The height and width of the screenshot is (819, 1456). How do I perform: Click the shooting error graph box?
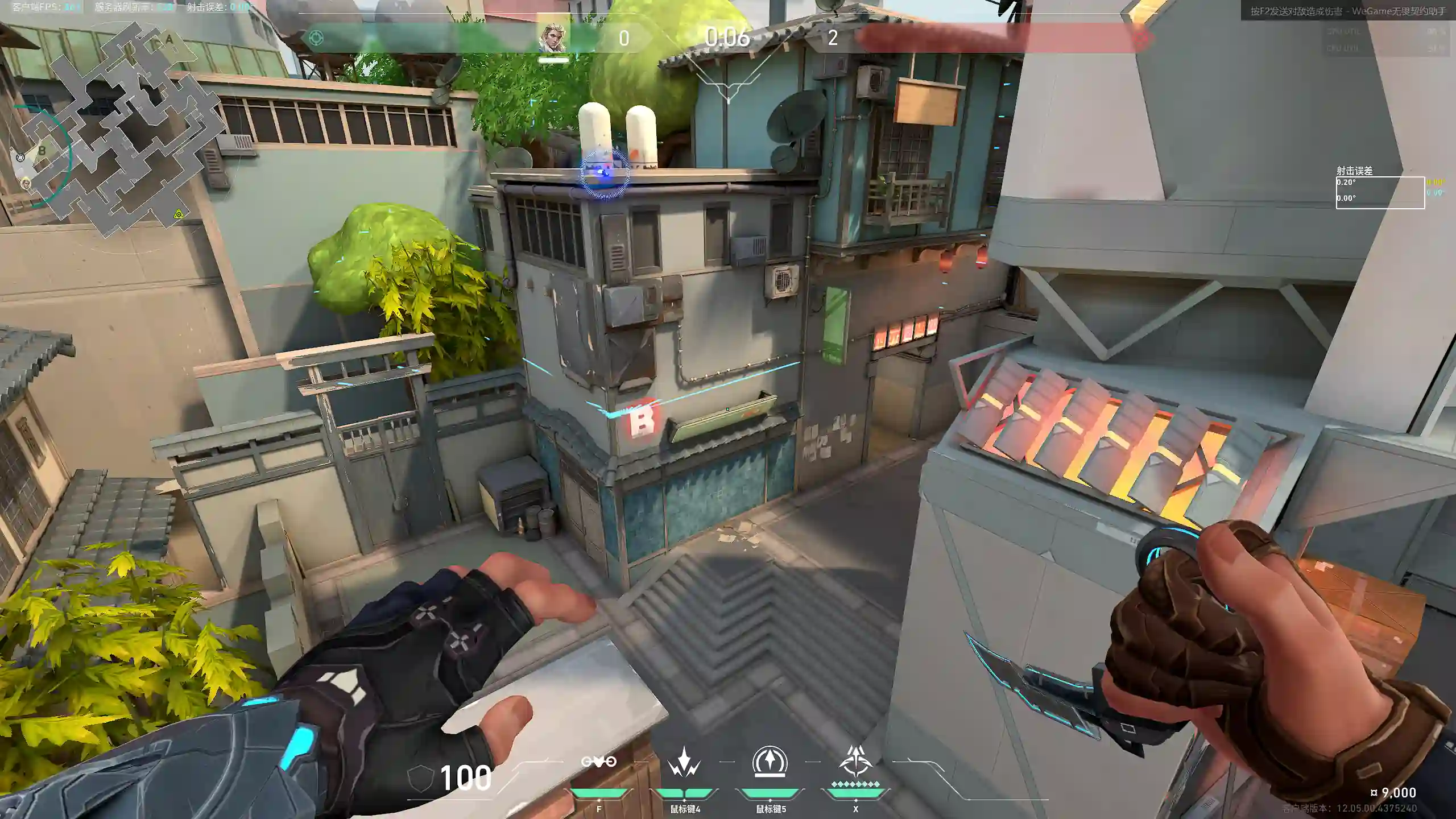point(1380,193)
